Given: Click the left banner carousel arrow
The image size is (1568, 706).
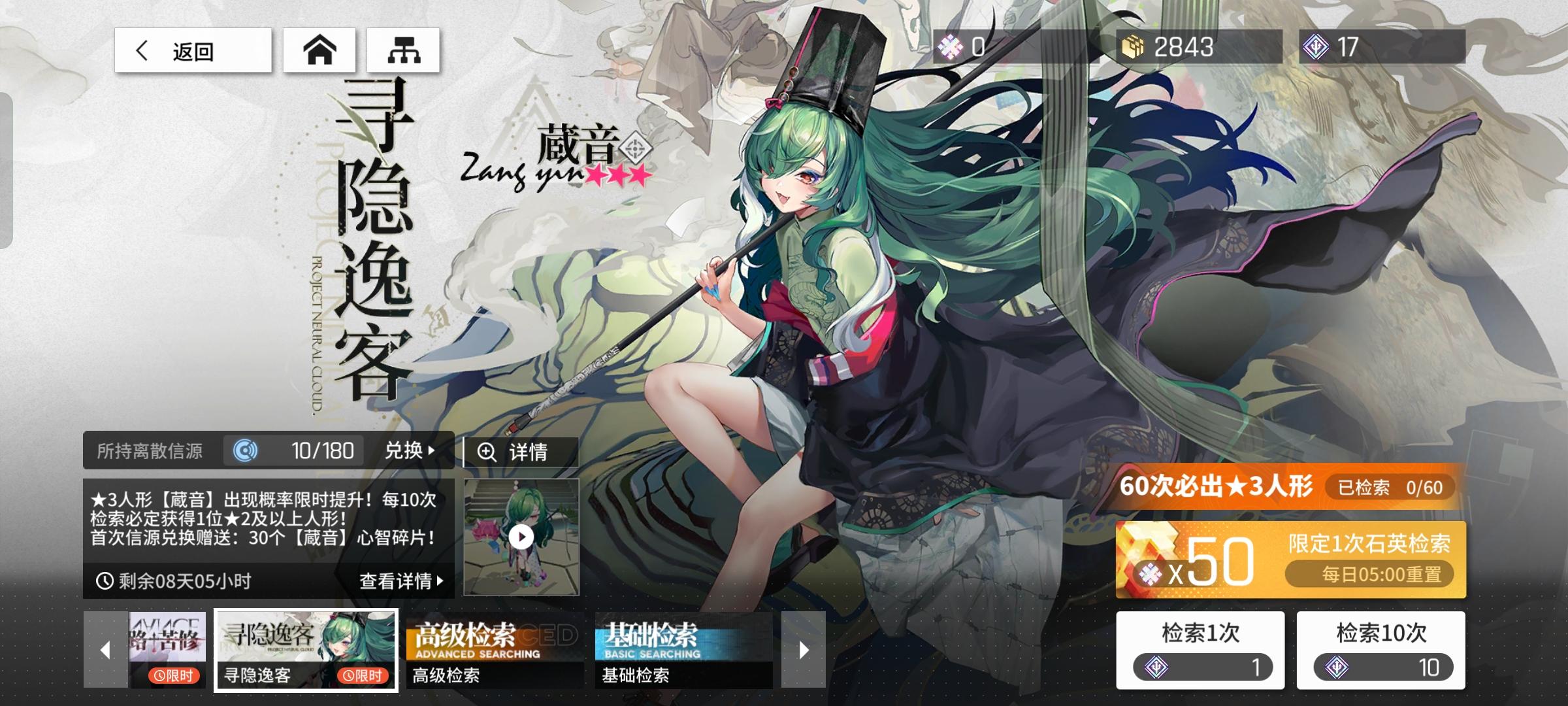Looking at the screenshot, I should pyautogui.click(x=105, y=649).
